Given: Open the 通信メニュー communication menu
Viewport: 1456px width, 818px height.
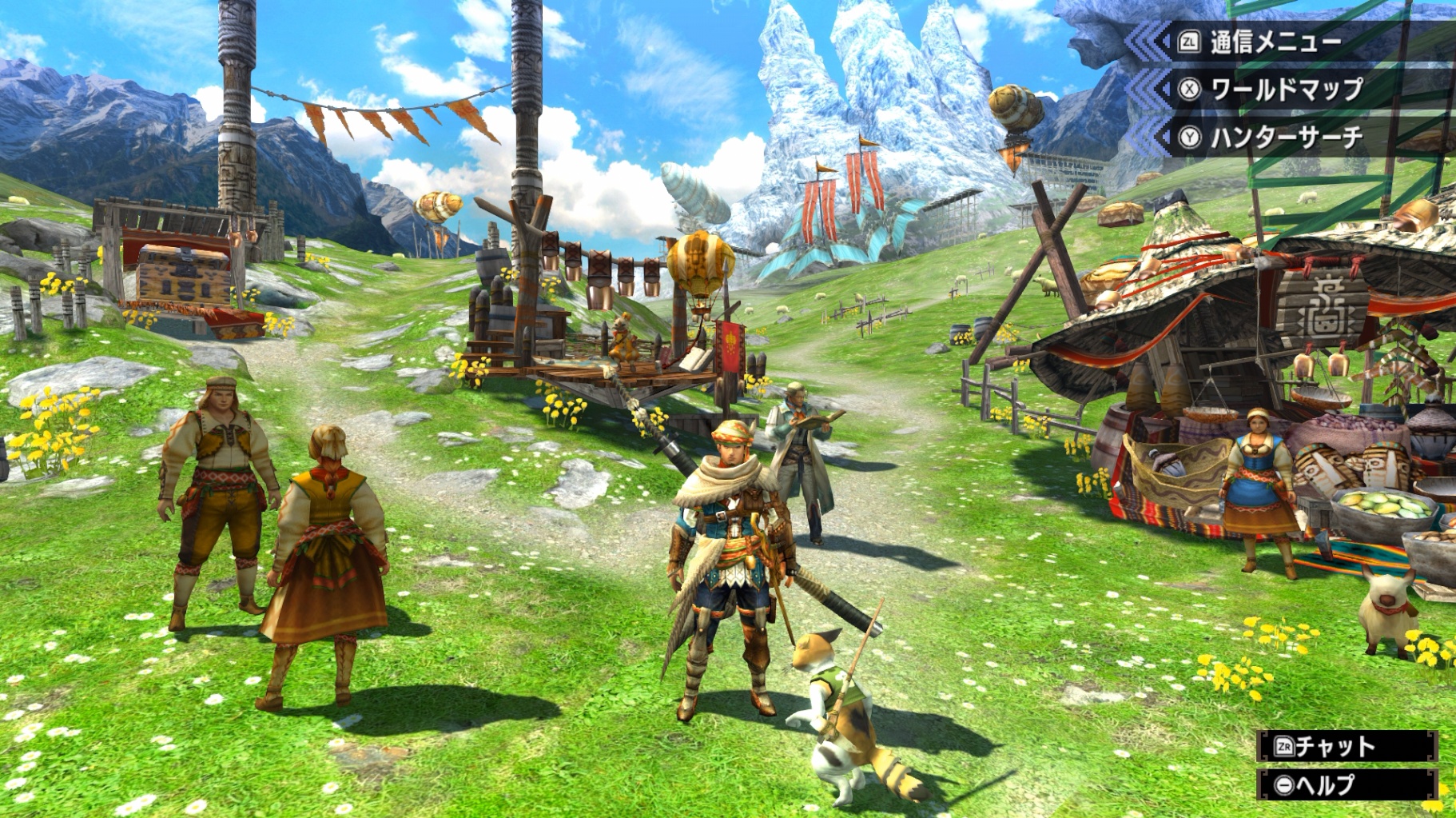Looking at the screenshot, I should (x=1275, y=42).
